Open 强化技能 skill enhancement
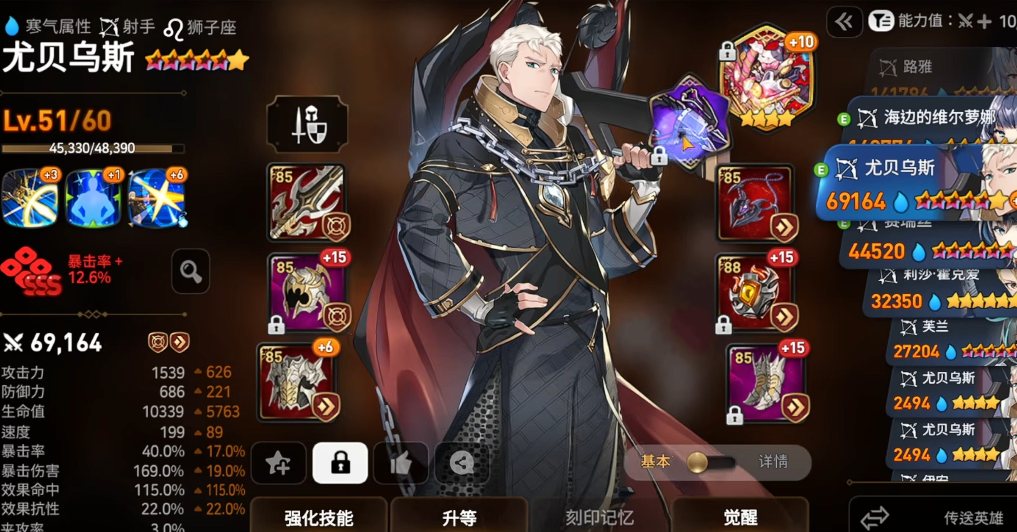The image size is (1017, 532). [318, 517]
